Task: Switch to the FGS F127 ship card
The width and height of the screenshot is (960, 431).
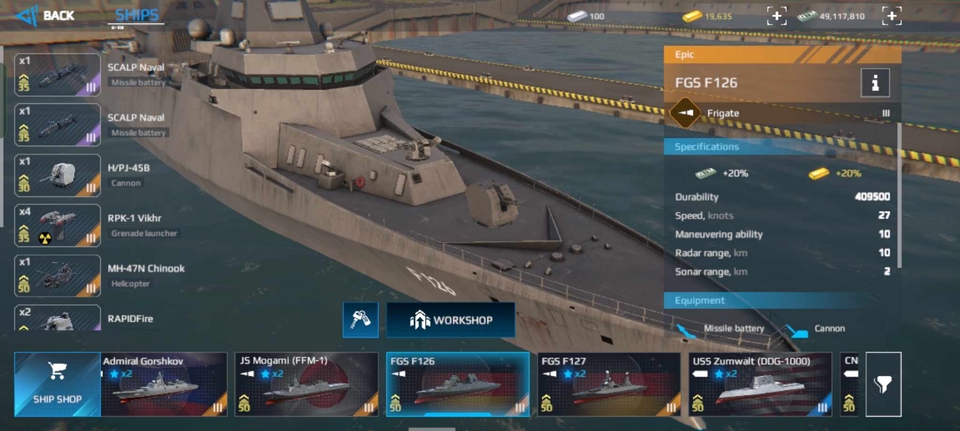Action: click(609, 384)
